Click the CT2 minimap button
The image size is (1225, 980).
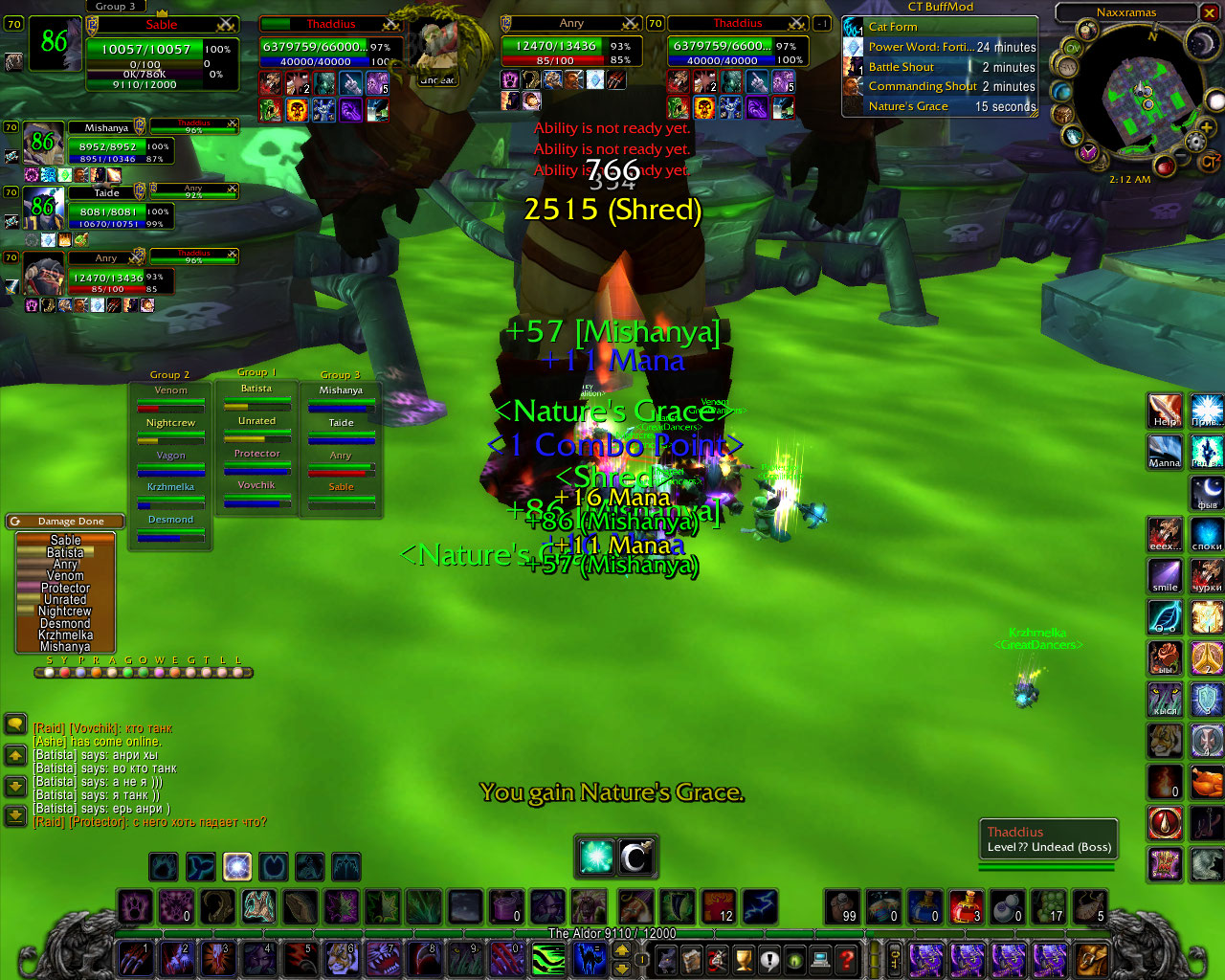pos(1211,162)
